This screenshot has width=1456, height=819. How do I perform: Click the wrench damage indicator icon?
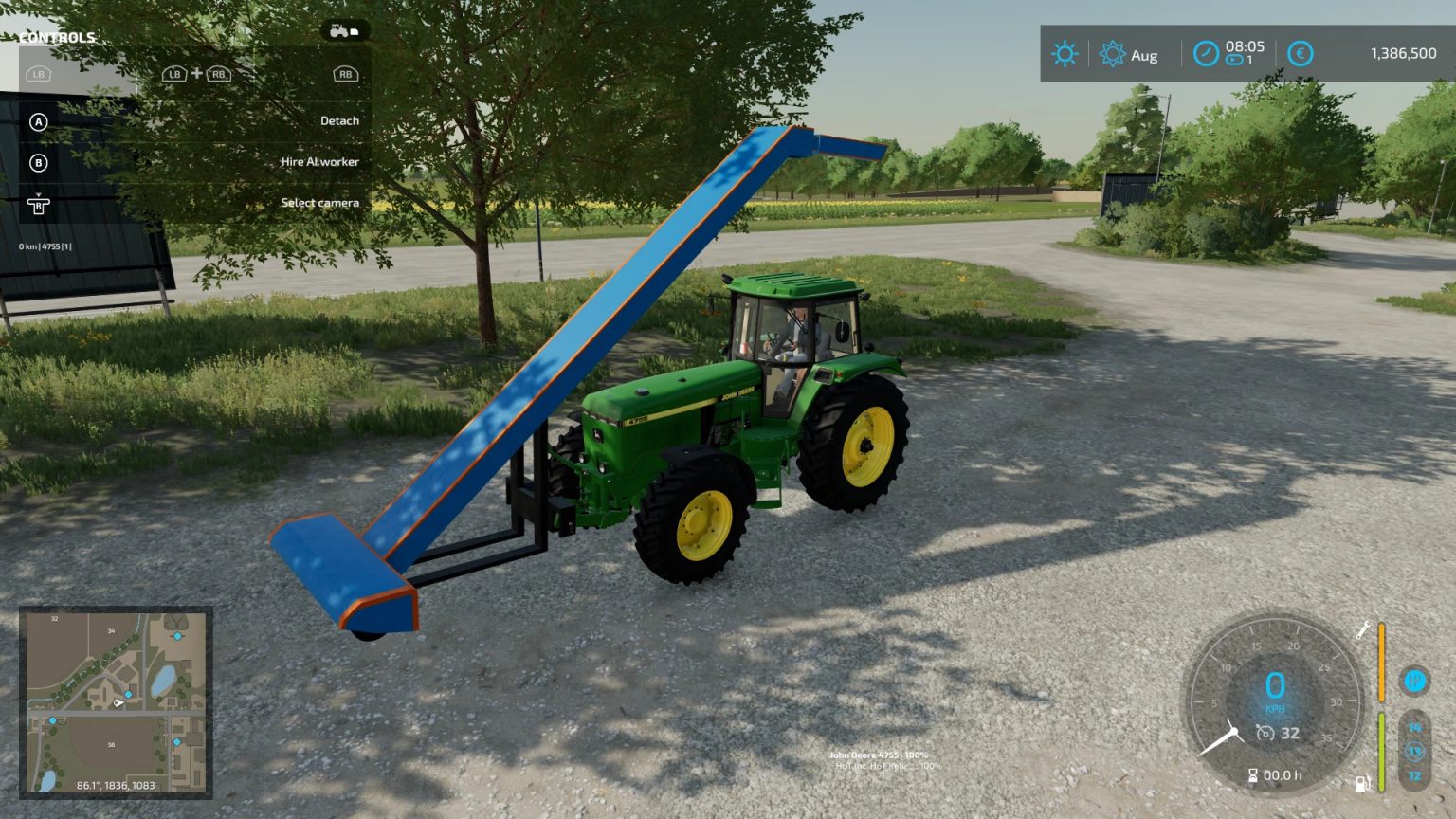pyautogui.click(x=1362, y=629)
